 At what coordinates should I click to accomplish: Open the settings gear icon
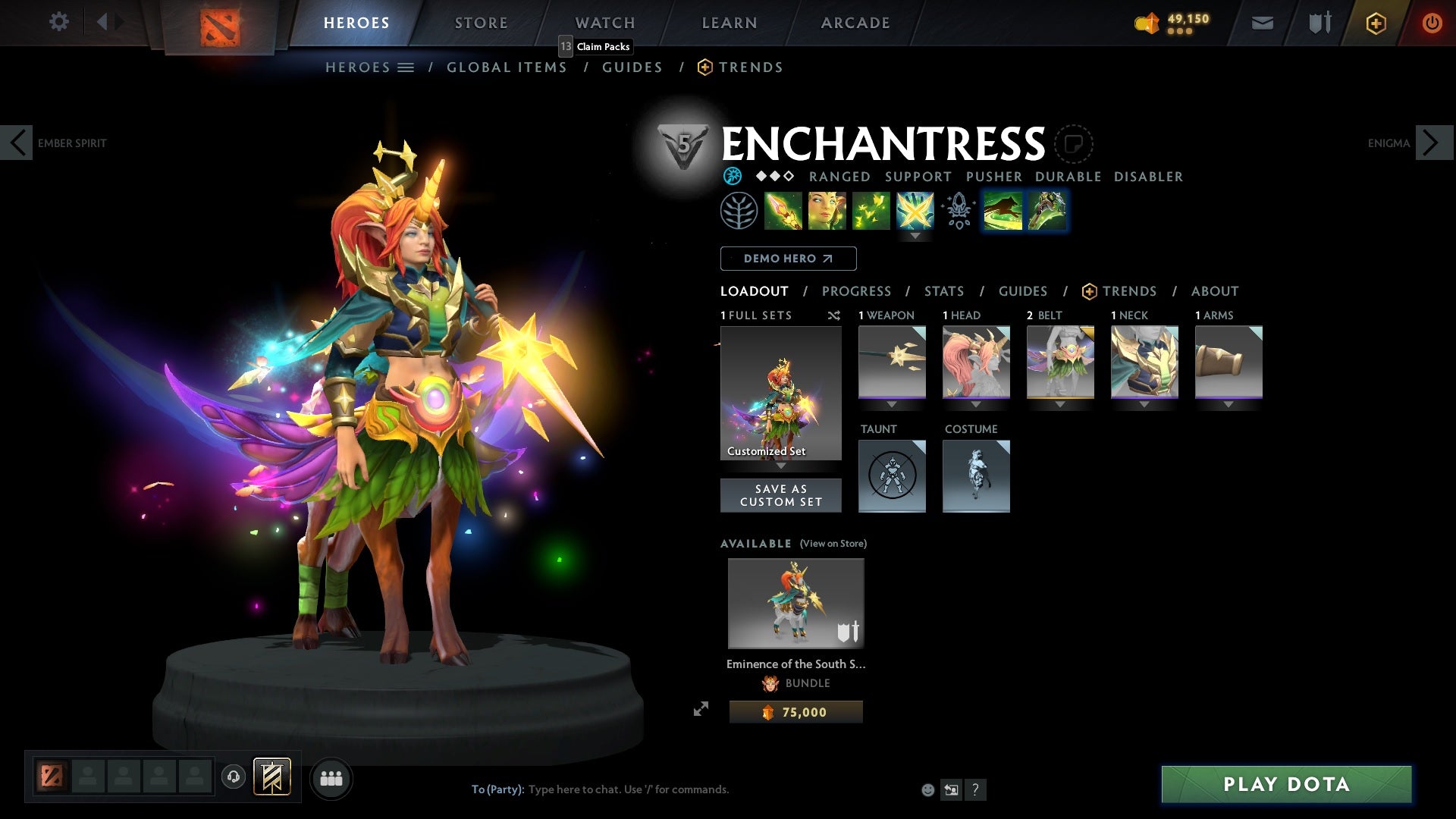coord(59,22)
